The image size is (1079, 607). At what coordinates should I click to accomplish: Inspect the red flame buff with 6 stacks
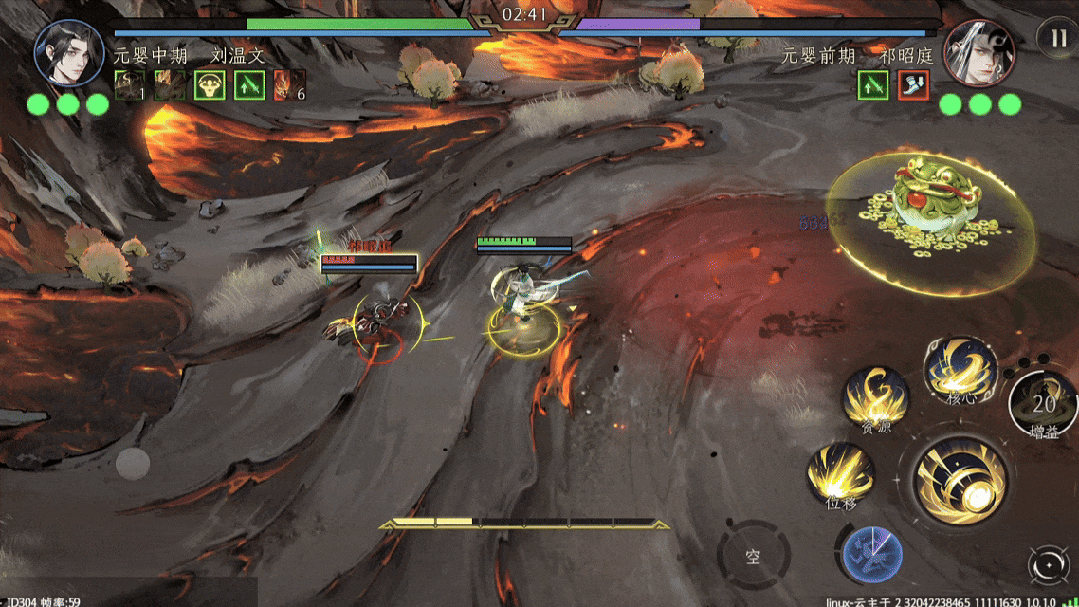point(288,85)
